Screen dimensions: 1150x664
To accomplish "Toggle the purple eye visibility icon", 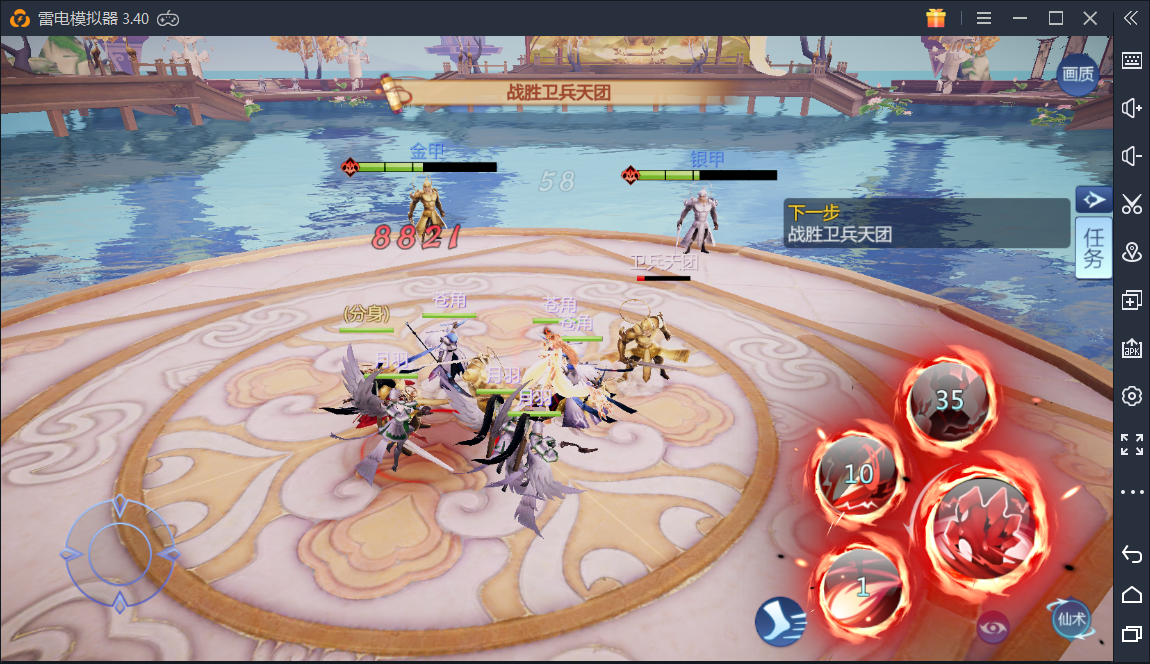I will 993,626.
